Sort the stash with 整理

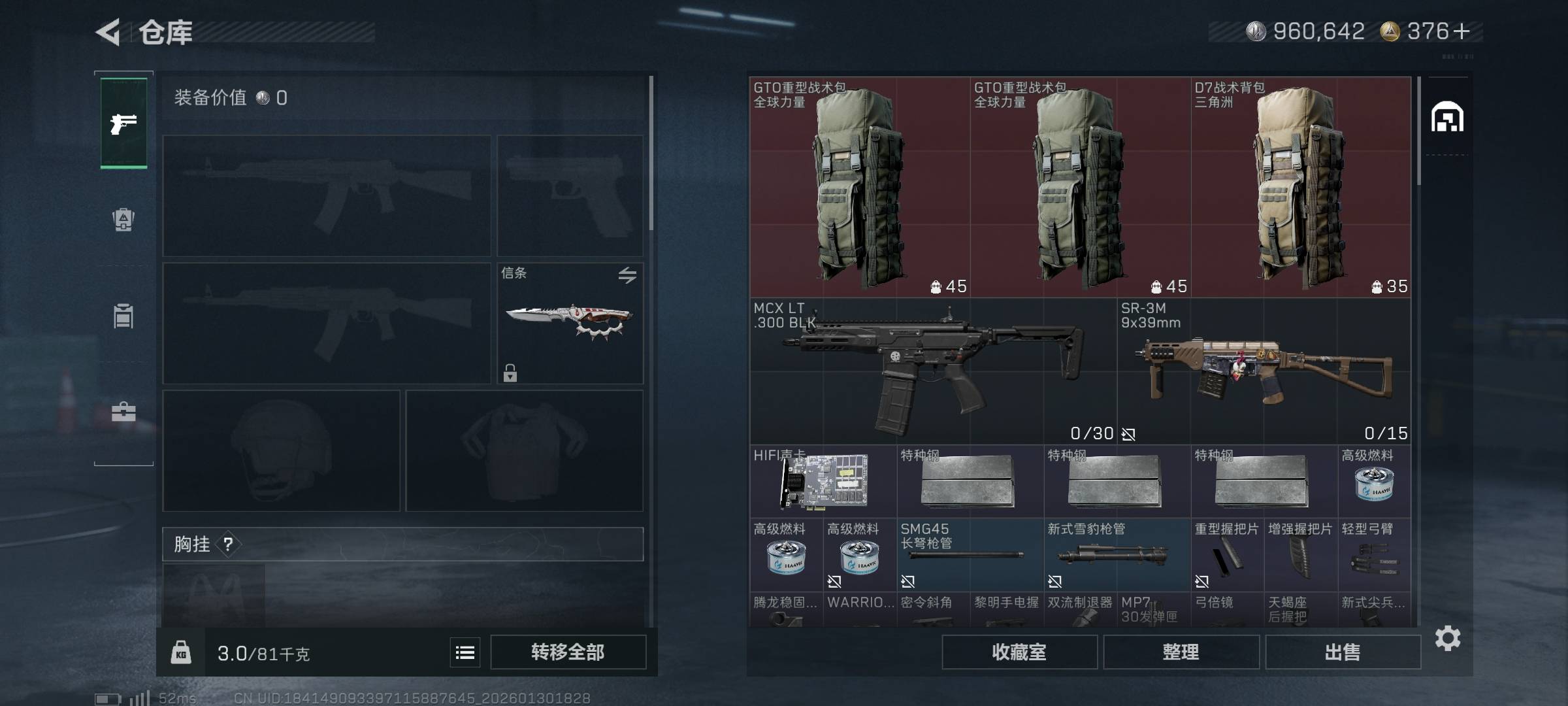tap(1181, 652)
